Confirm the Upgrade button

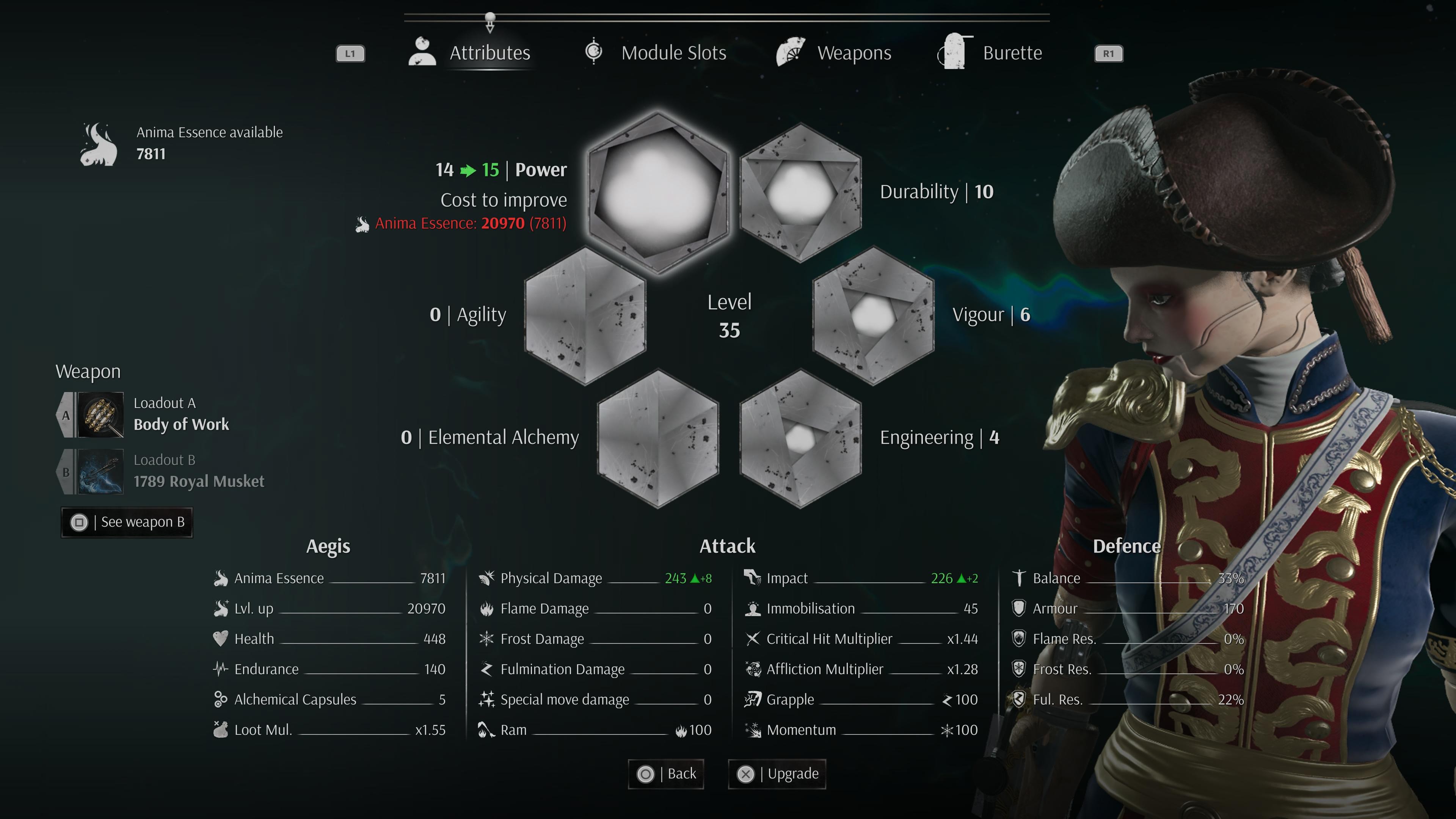(x=777, y=774)
